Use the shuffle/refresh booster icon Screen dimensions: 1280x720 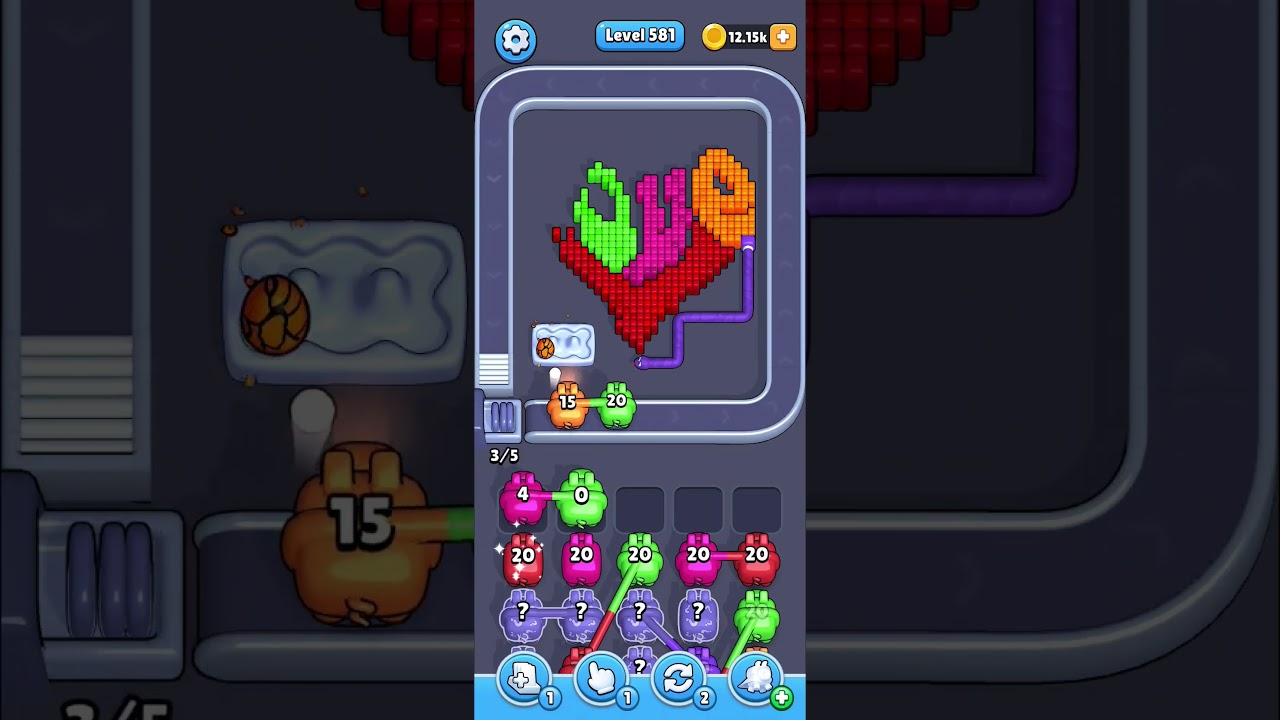click(x=676, y=678)
